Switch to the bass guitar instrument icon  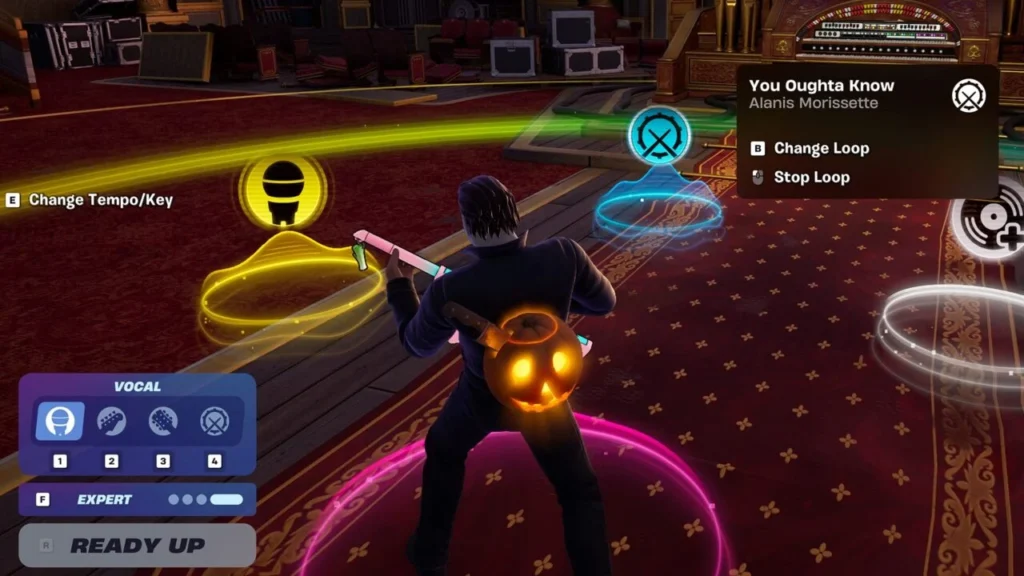tap(163, 421)
